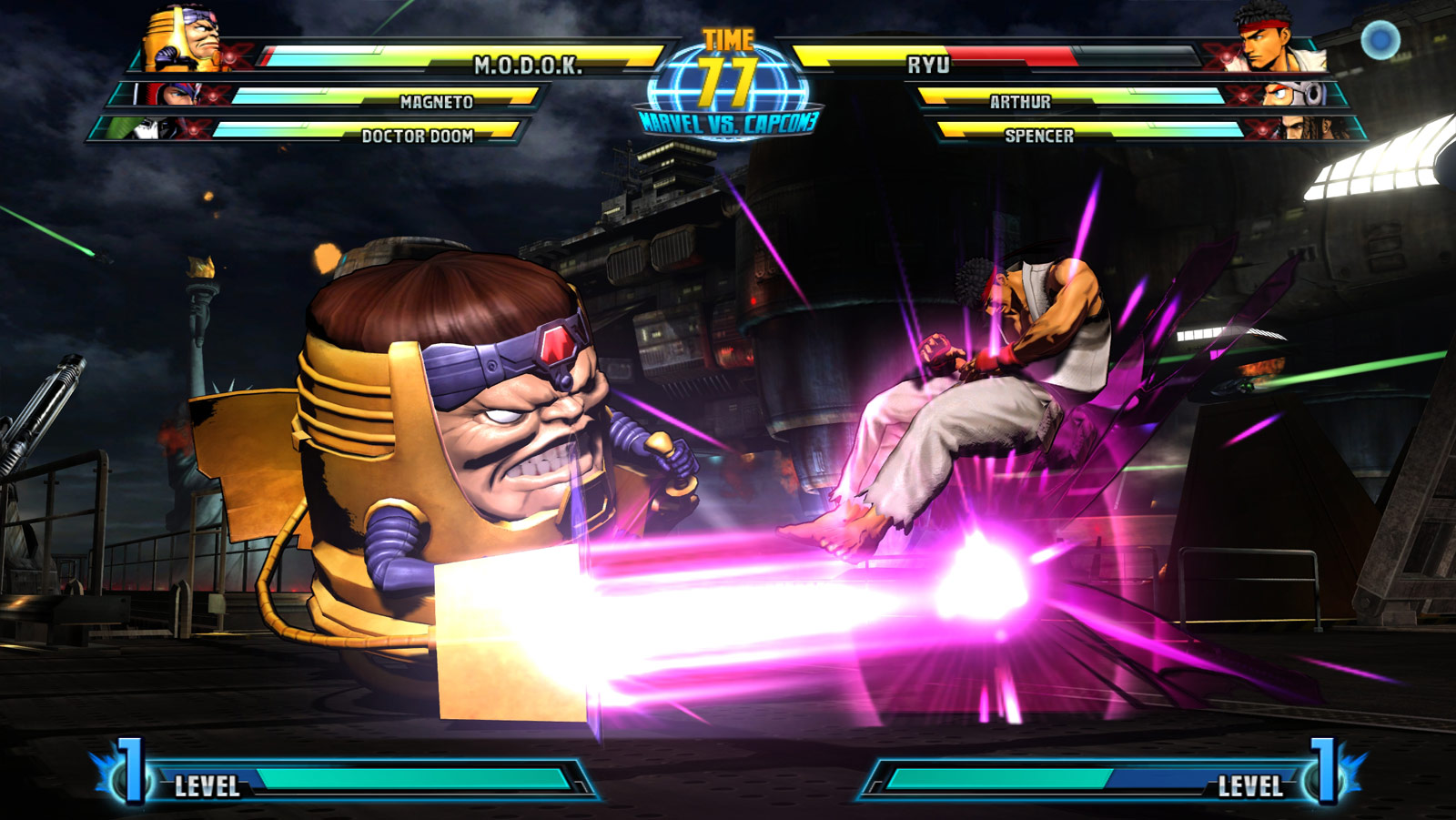This screenshot has width=1456, height=820.
Task: Select Arthur's portrait on the right side
Action: (1292, 94)
